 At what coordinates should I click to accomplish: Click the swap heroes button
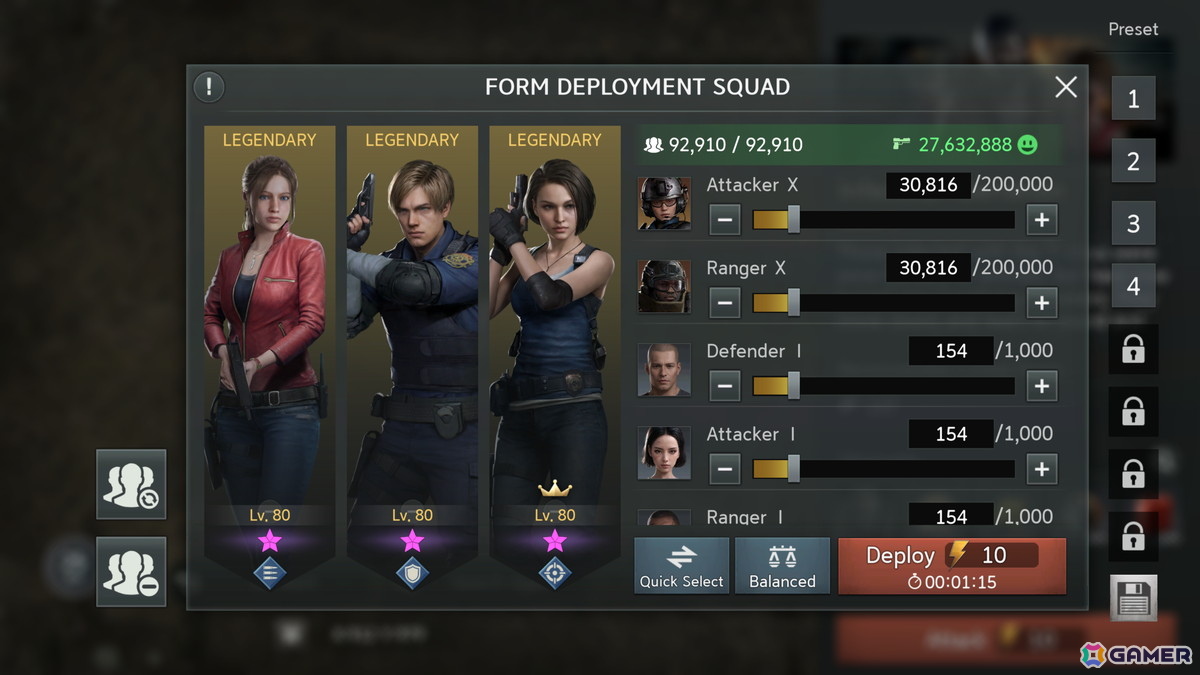point(131,485)
